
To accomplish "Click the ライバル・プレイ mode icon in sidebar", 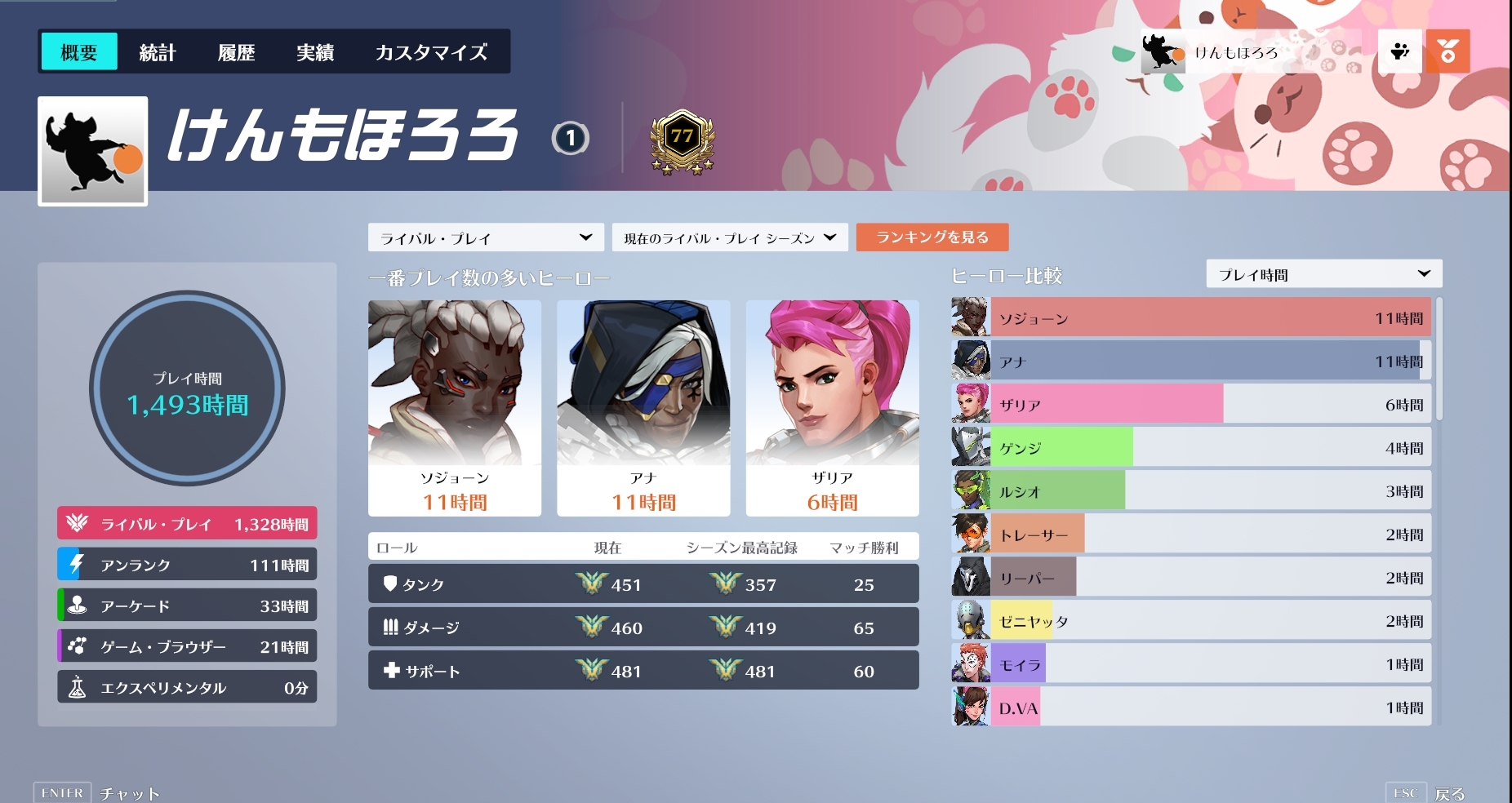I will [x=78, y=523].
